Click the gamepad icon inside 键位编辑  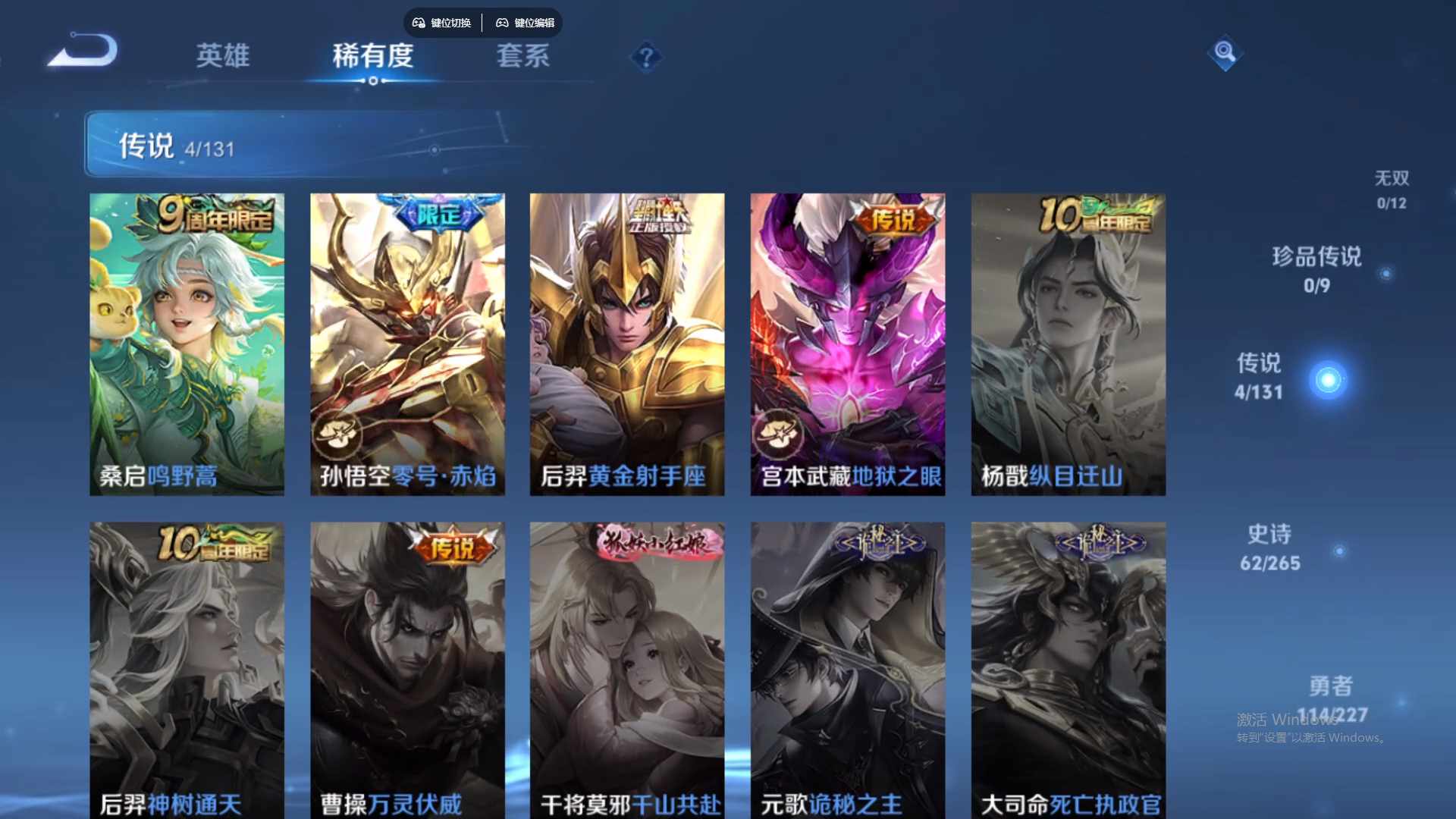[502, 23]
